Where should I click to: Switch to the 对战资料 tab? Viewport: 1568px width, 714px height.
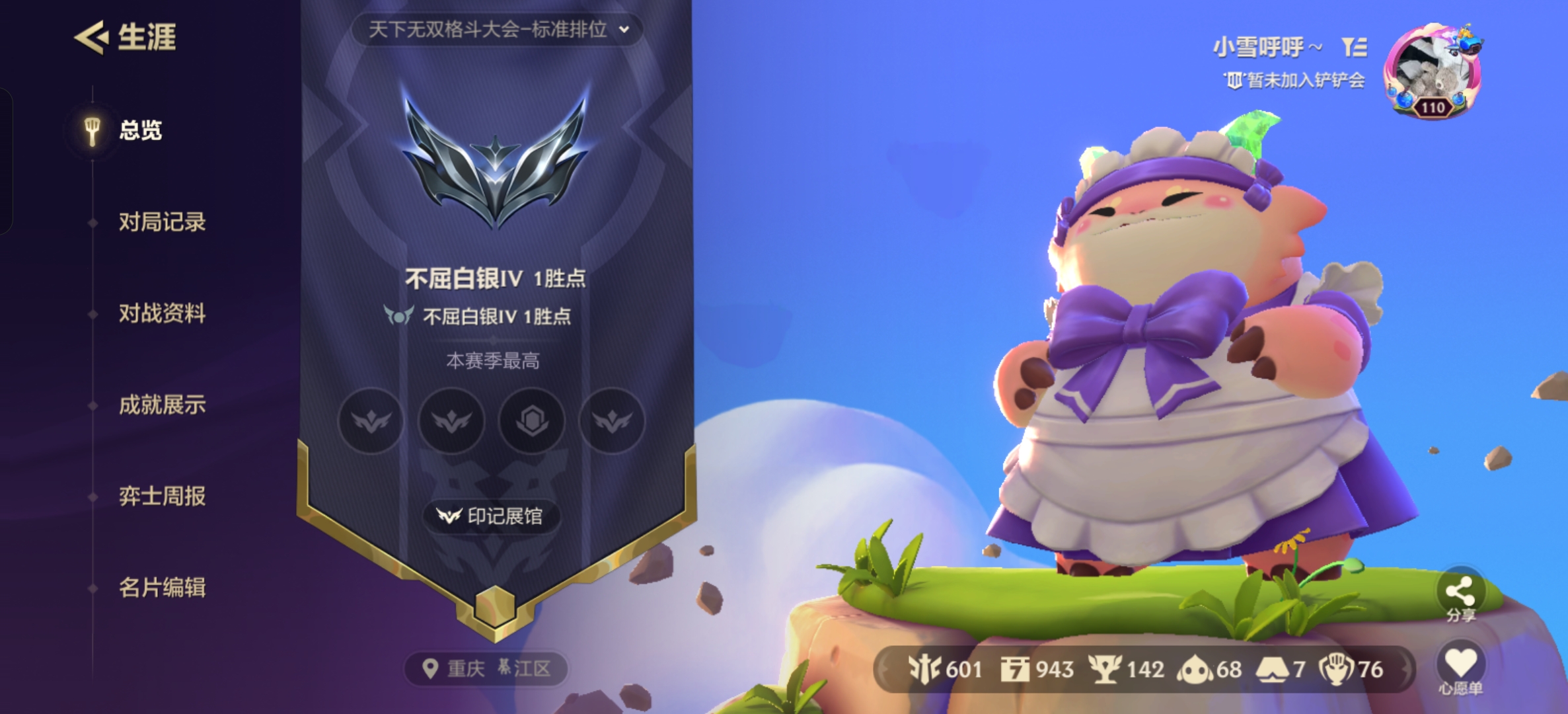162,313
